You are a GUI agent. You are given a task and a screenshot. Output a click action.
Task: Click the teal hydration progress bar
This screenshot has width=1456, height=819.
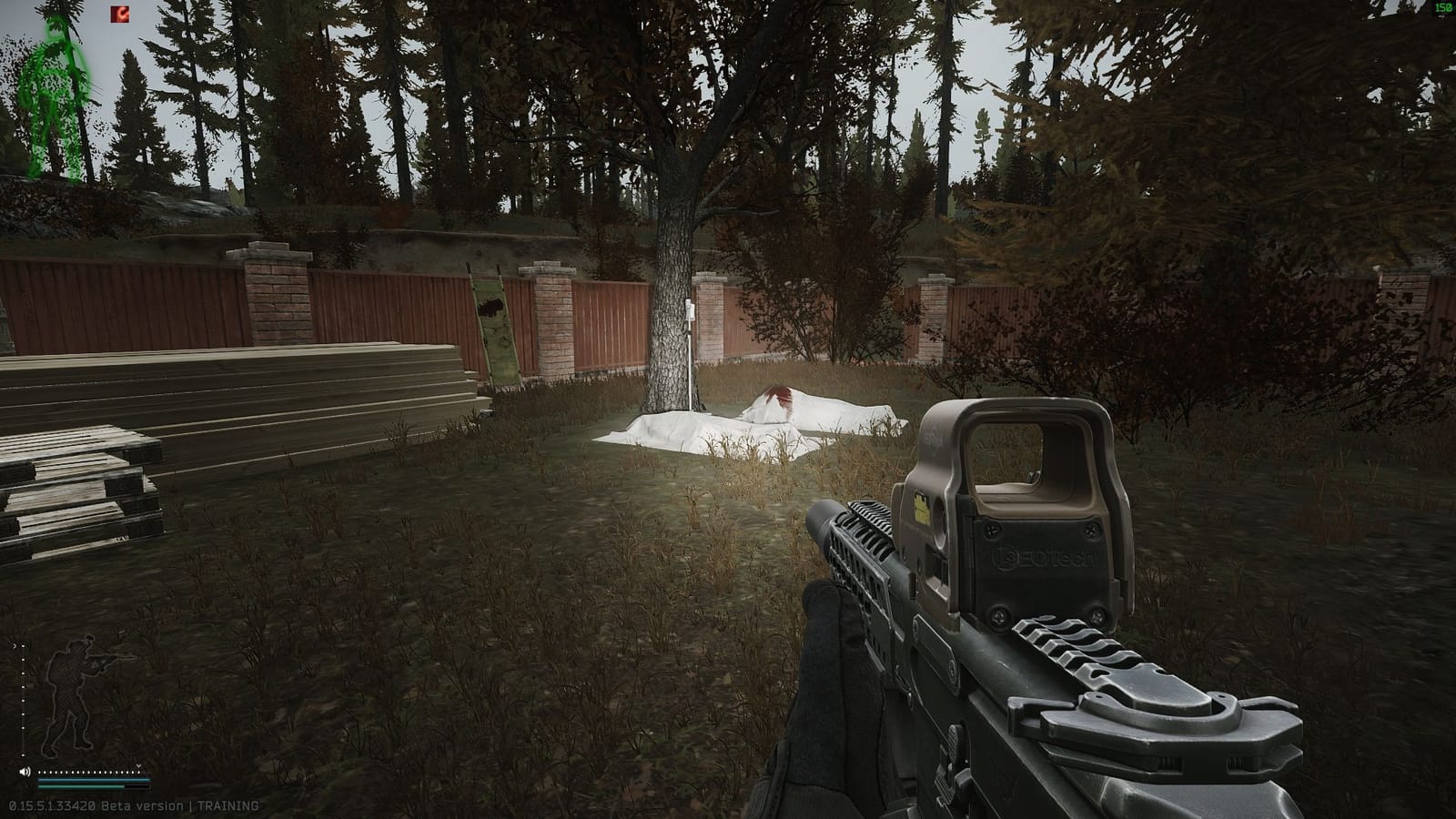coord(80,787)
